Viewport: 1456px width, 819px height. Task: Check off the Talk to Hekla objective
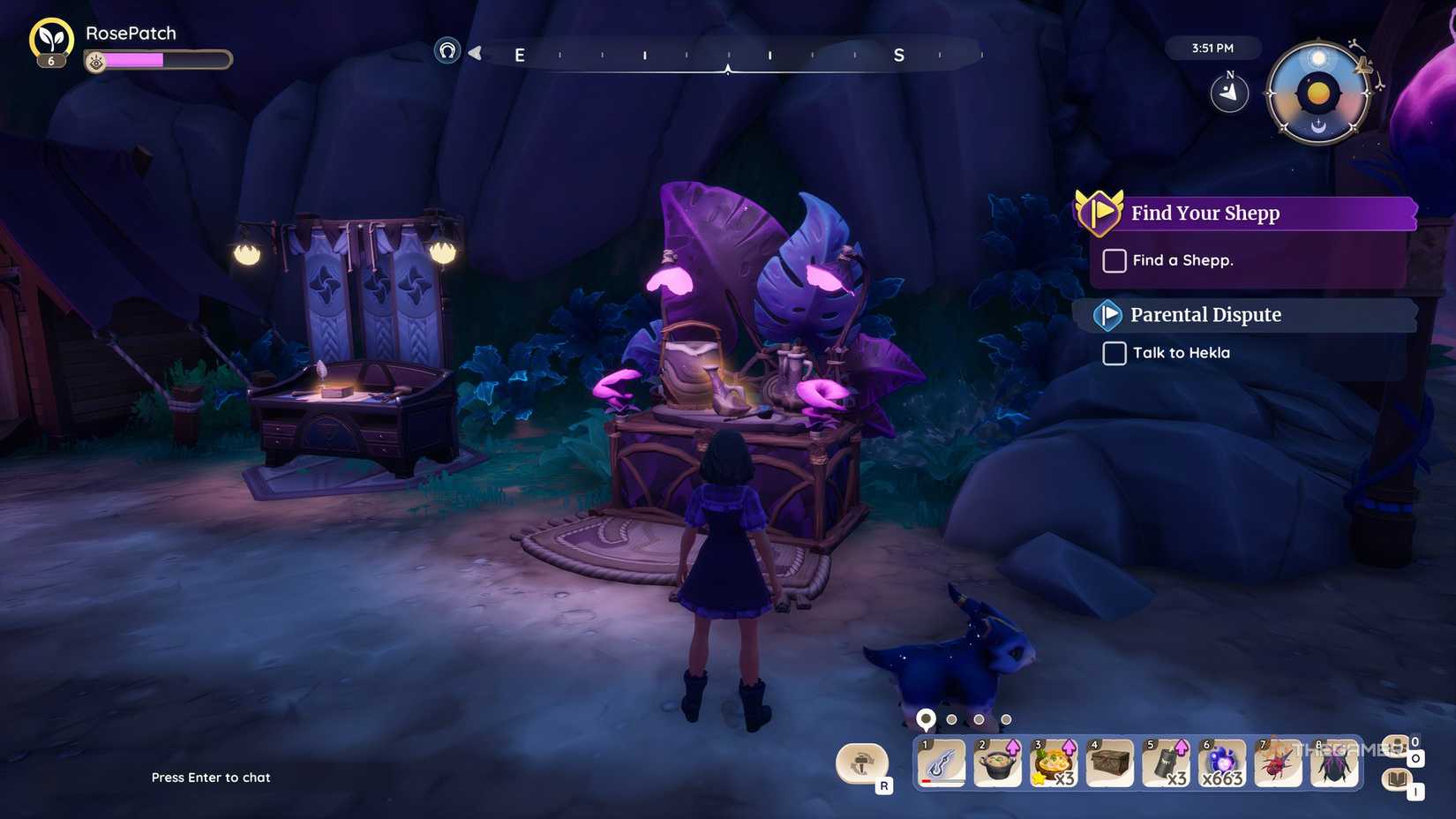coord(1113,353)
